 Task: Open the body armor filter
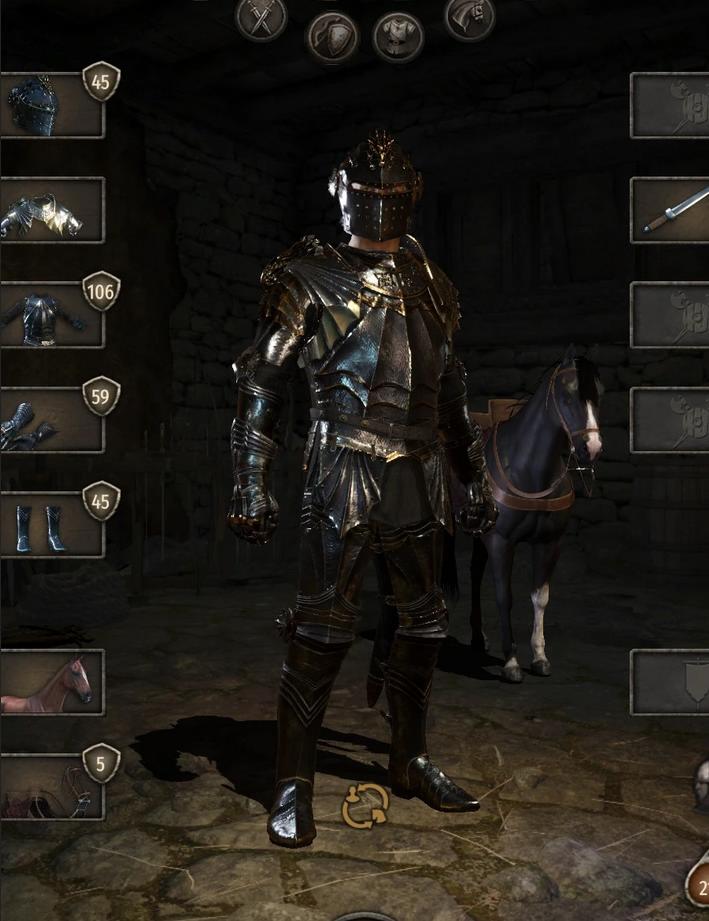(x=398, y=38)
